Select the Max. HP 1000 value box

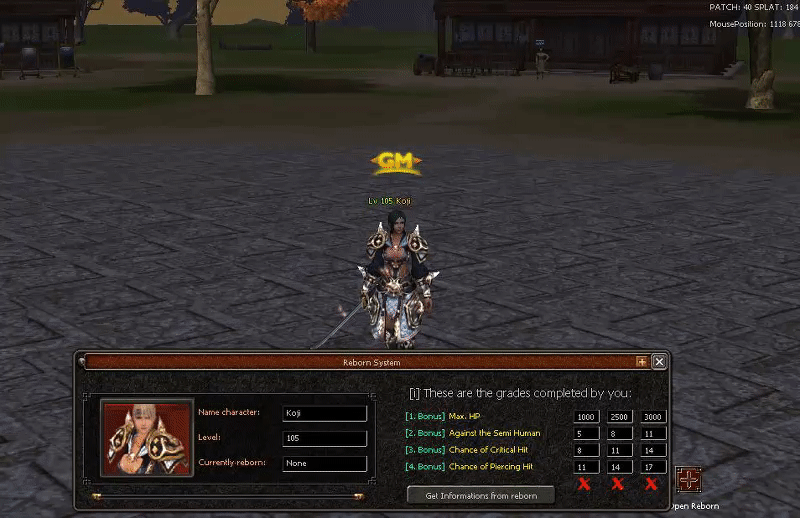point(586,416)
